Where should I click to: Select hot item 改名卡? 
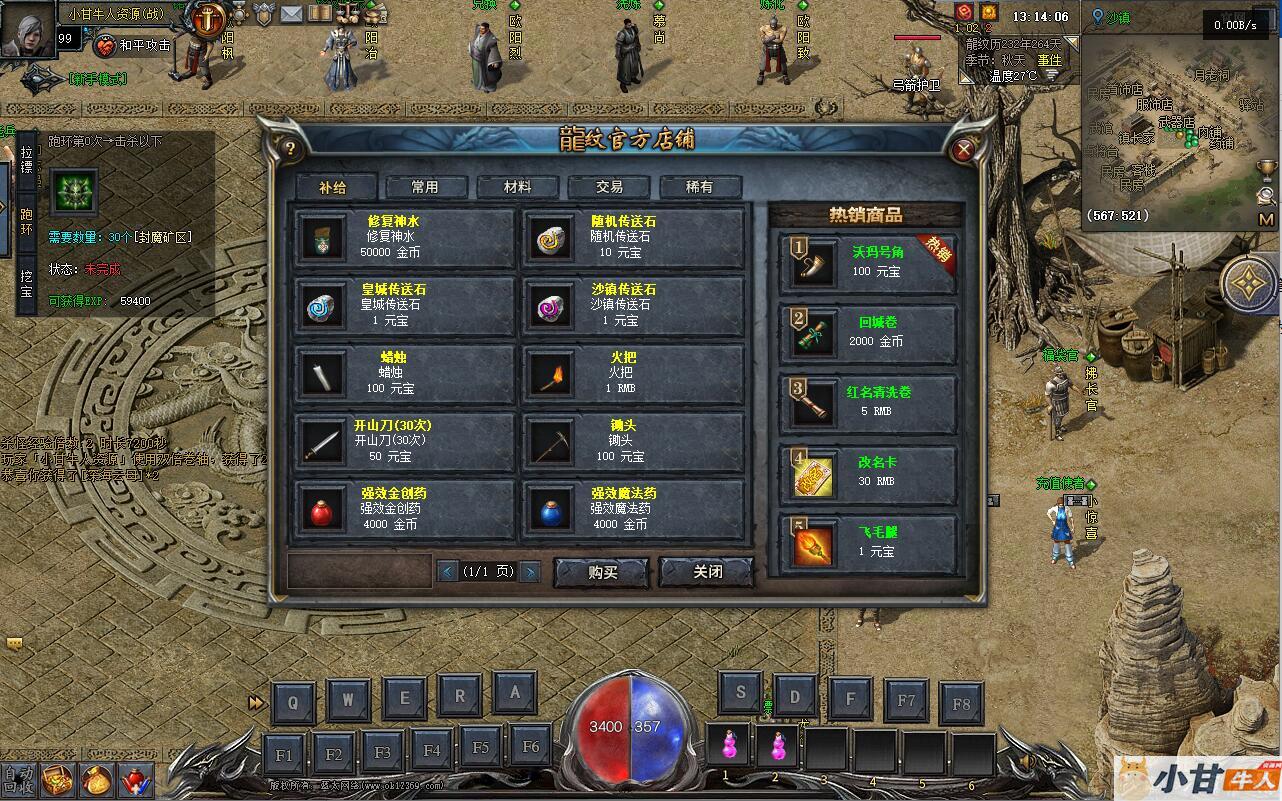pos(868,472)
